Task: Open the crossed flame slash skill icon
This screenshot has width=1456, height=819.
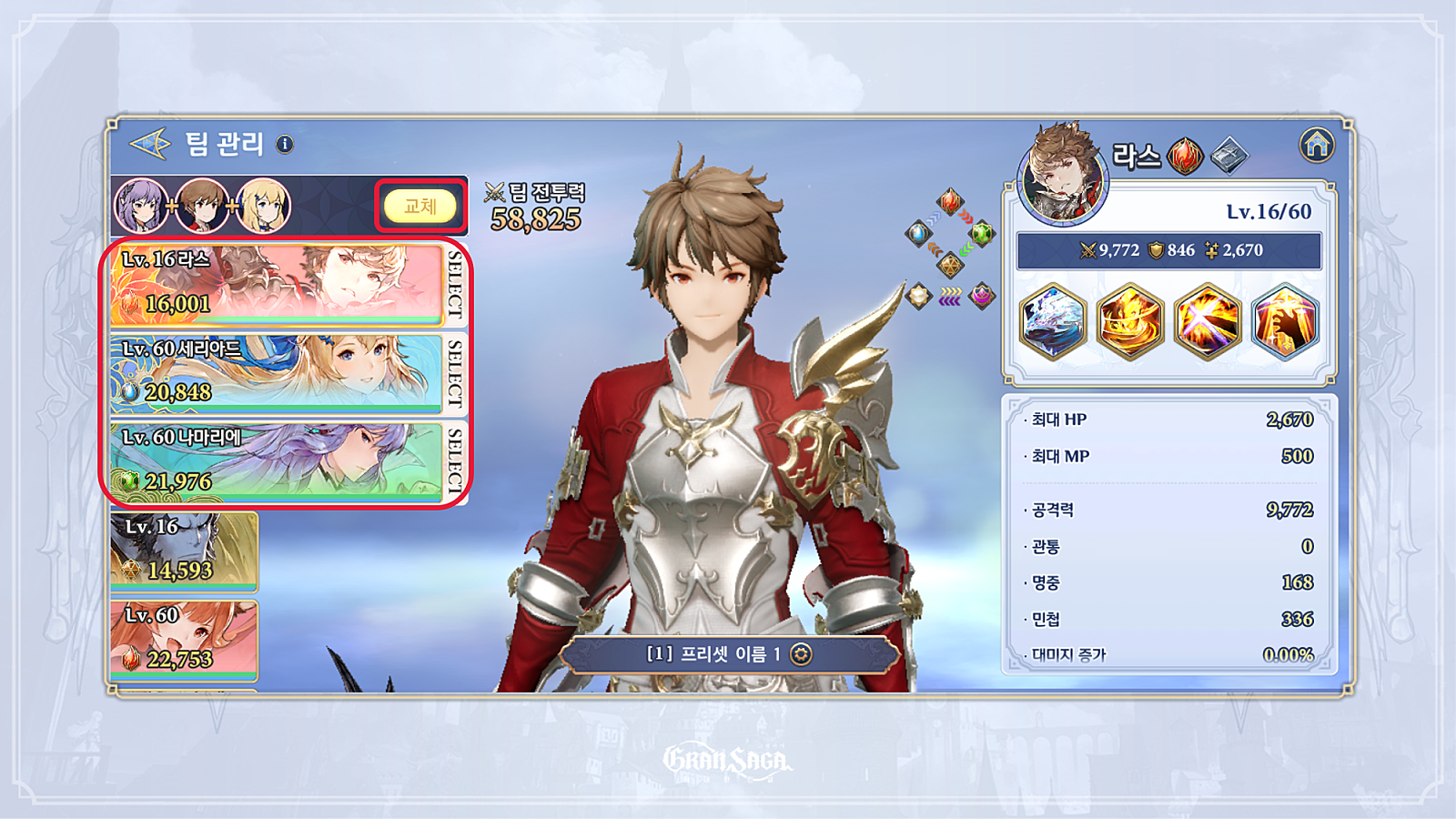Action: point(1208,322)
